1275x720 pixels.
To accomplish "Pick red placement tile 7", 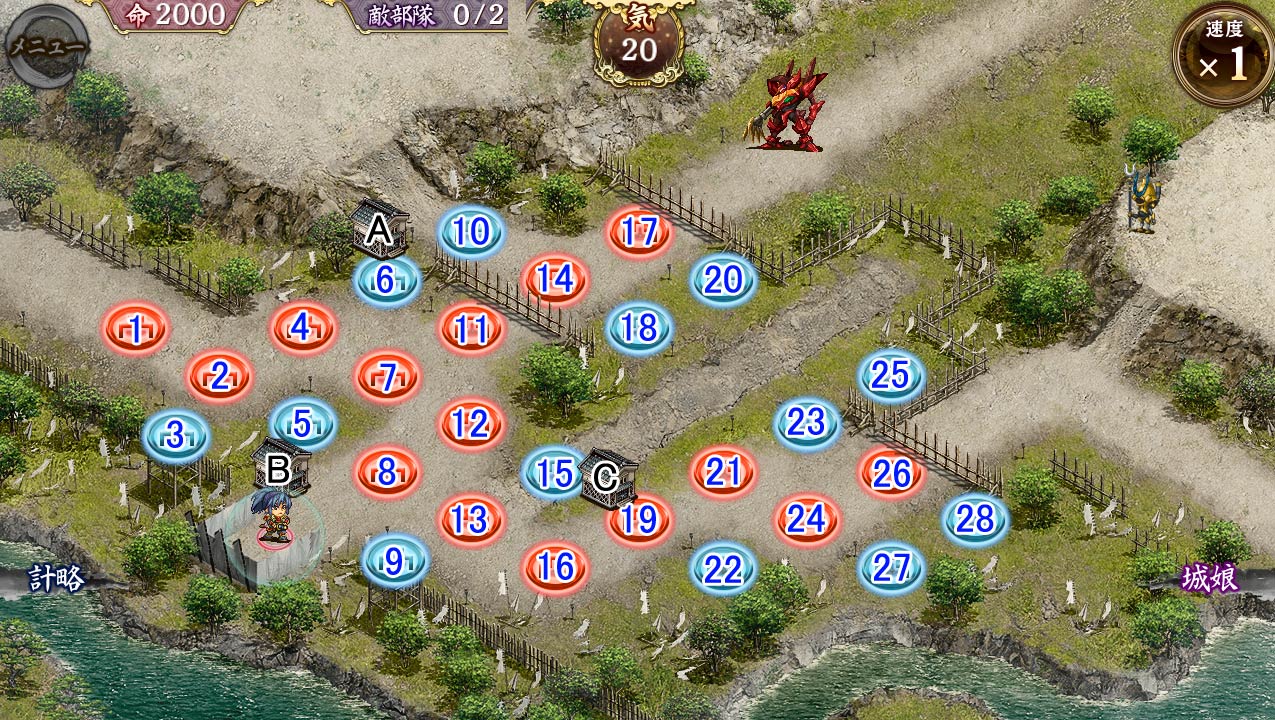I will 387,376.
